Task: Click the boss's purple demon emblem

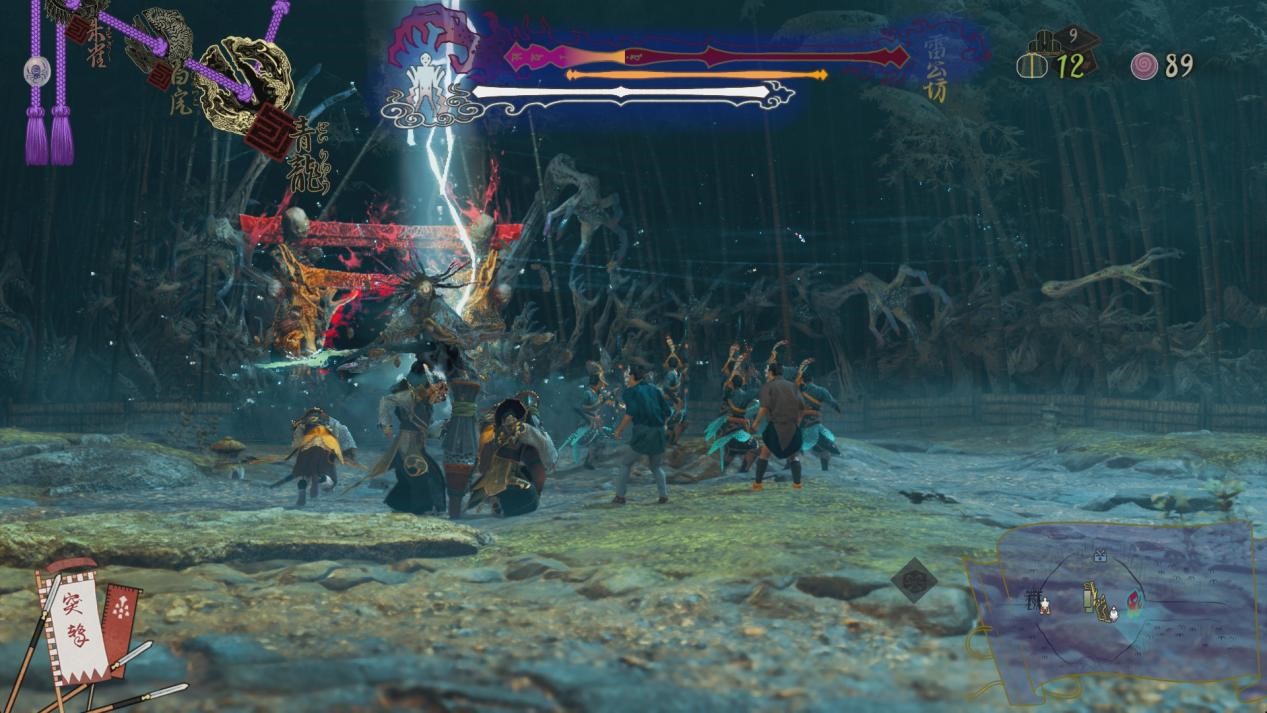Action: click(435, 42)
